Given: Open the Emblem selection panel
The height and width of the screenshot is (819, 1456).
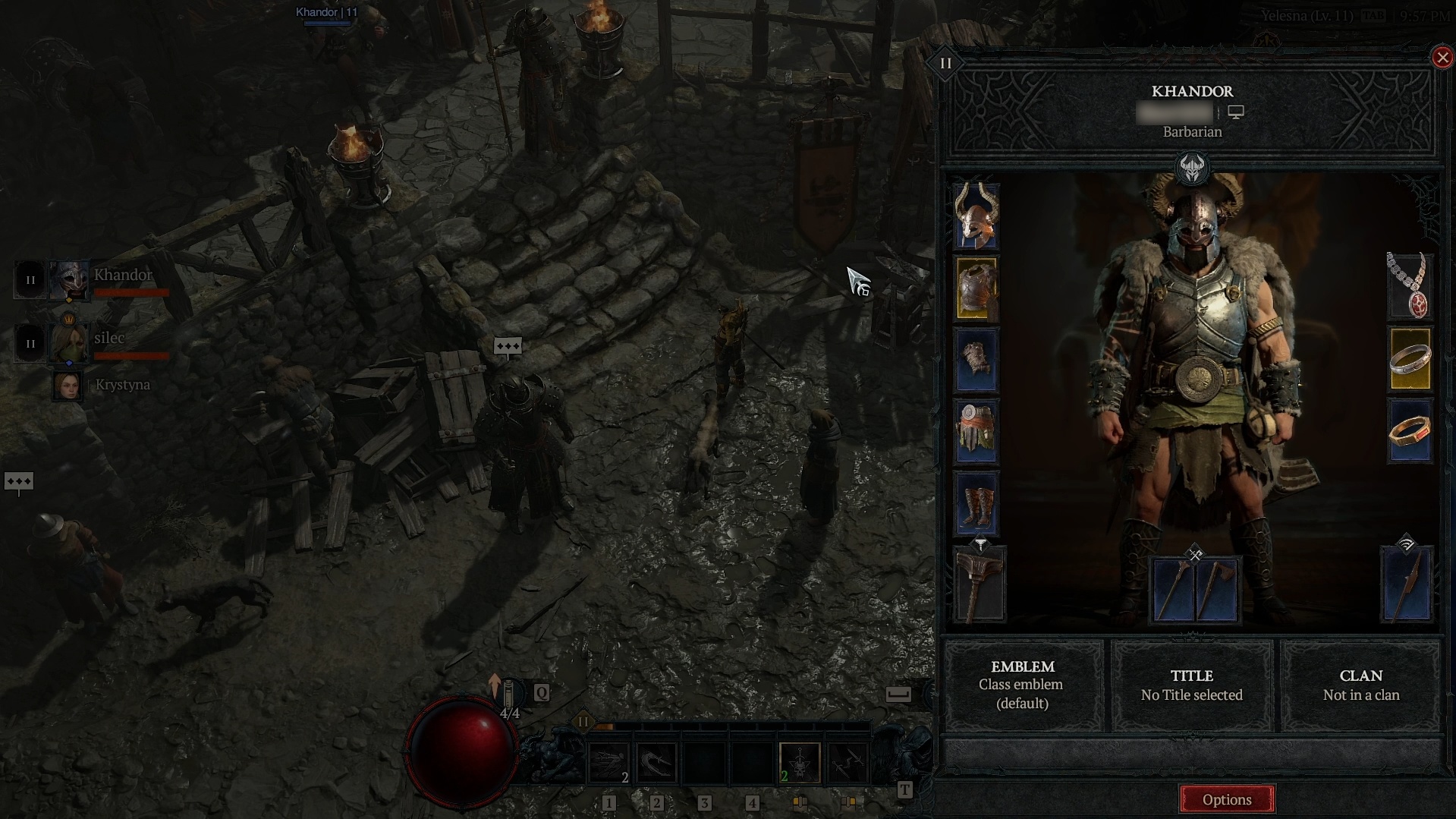Looking at the screenshot, I should [1024, 685].
